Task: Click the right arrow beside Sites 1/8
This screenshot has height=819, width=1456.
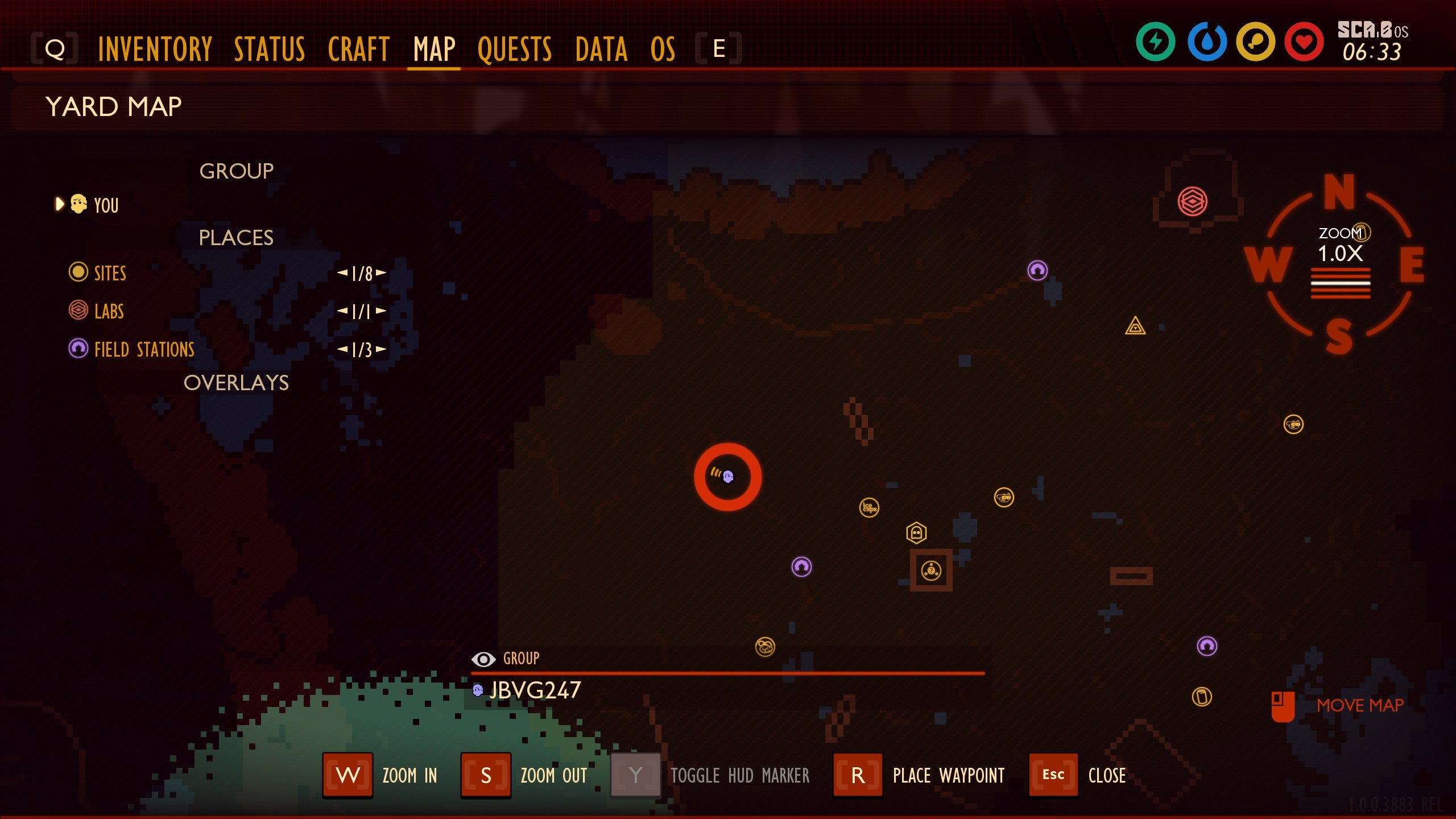Action: point(382,272)
